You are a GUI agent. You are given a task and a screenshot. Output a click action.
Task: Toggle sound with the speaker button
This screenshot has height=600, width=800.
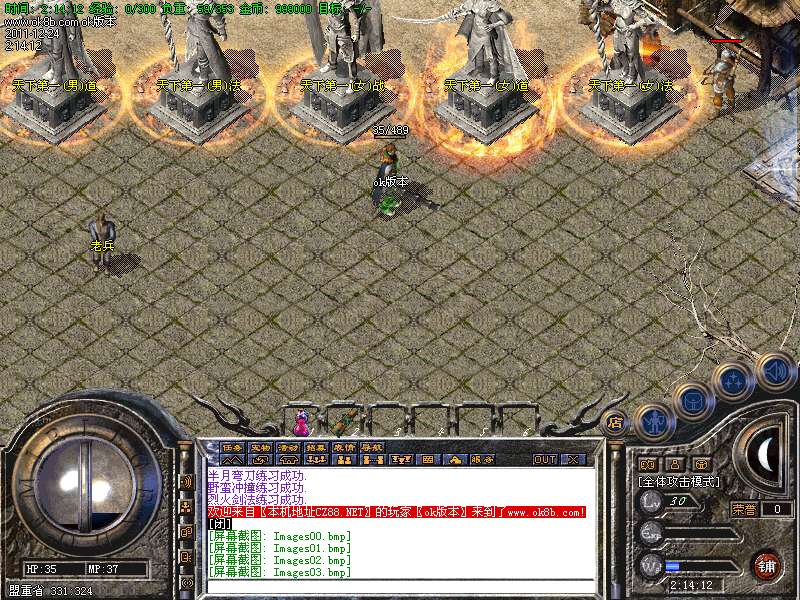(774, 371)
